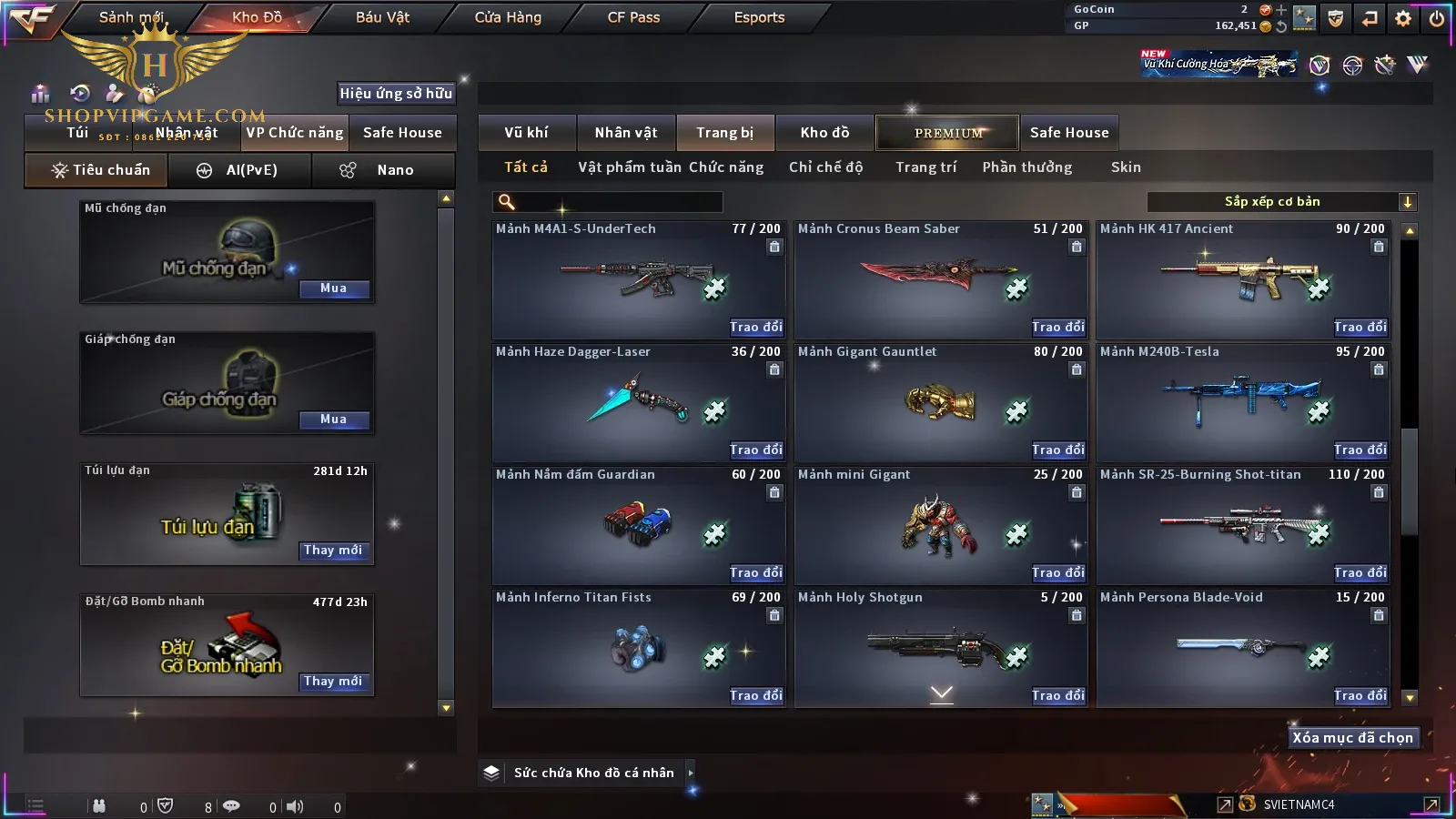Click the power exit icon

pos(1437,18)
